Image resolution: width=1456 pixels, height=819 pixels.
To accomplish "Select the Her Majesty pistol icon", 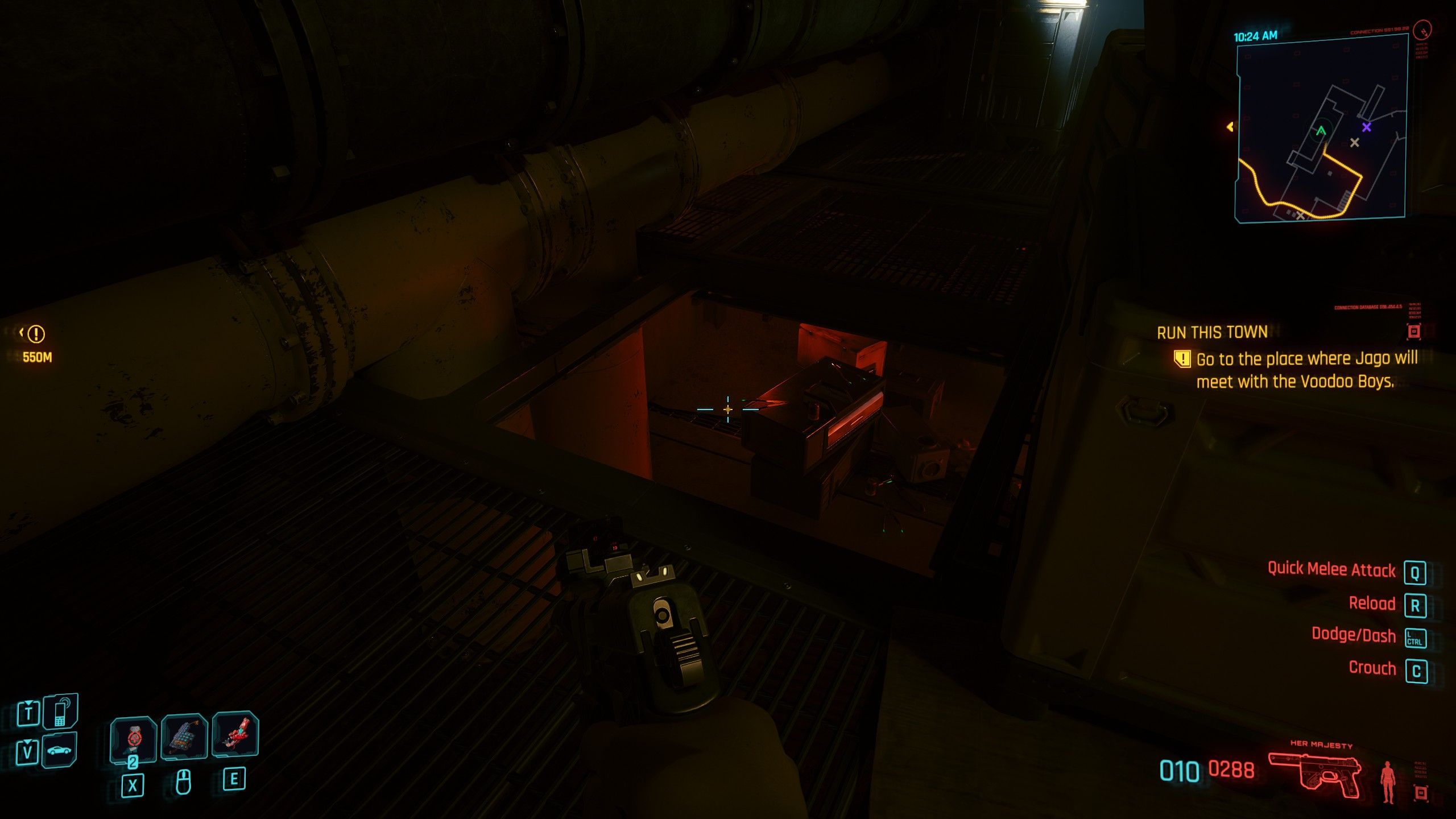I will coord(1314,775).
